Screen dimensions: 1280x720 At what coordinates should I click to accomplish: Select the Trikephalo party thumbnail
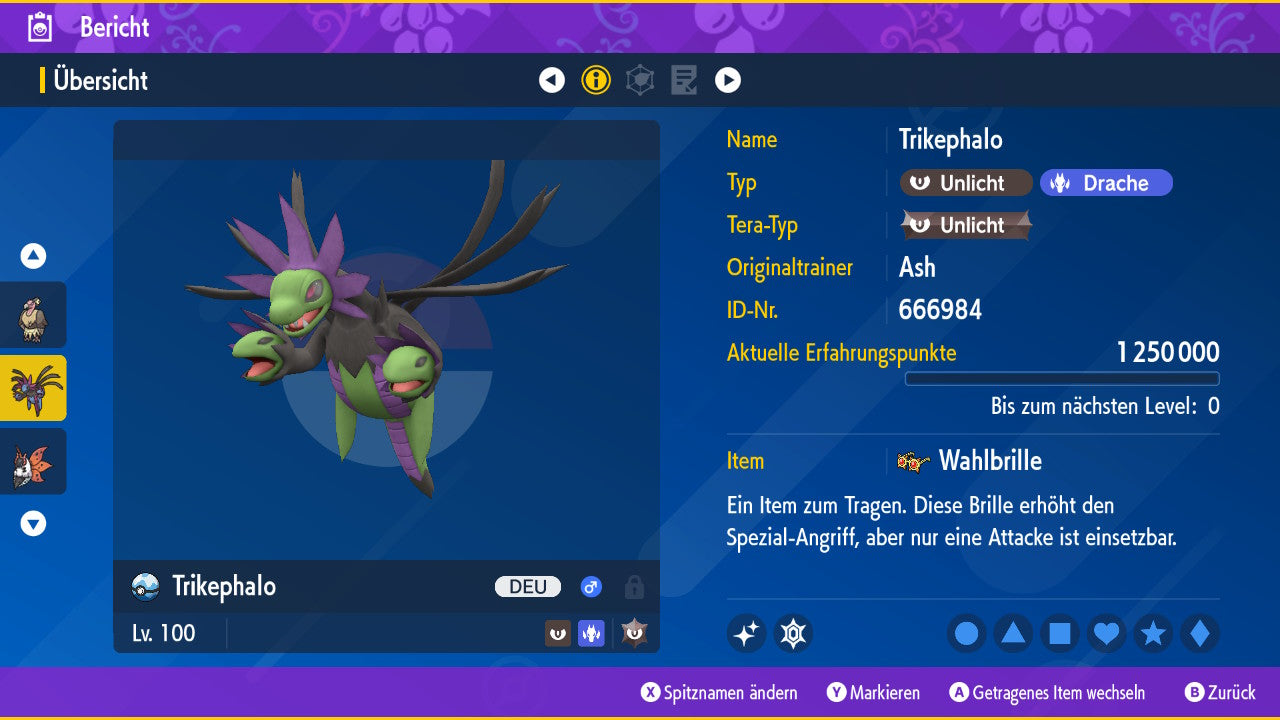(x=33, y=388)
